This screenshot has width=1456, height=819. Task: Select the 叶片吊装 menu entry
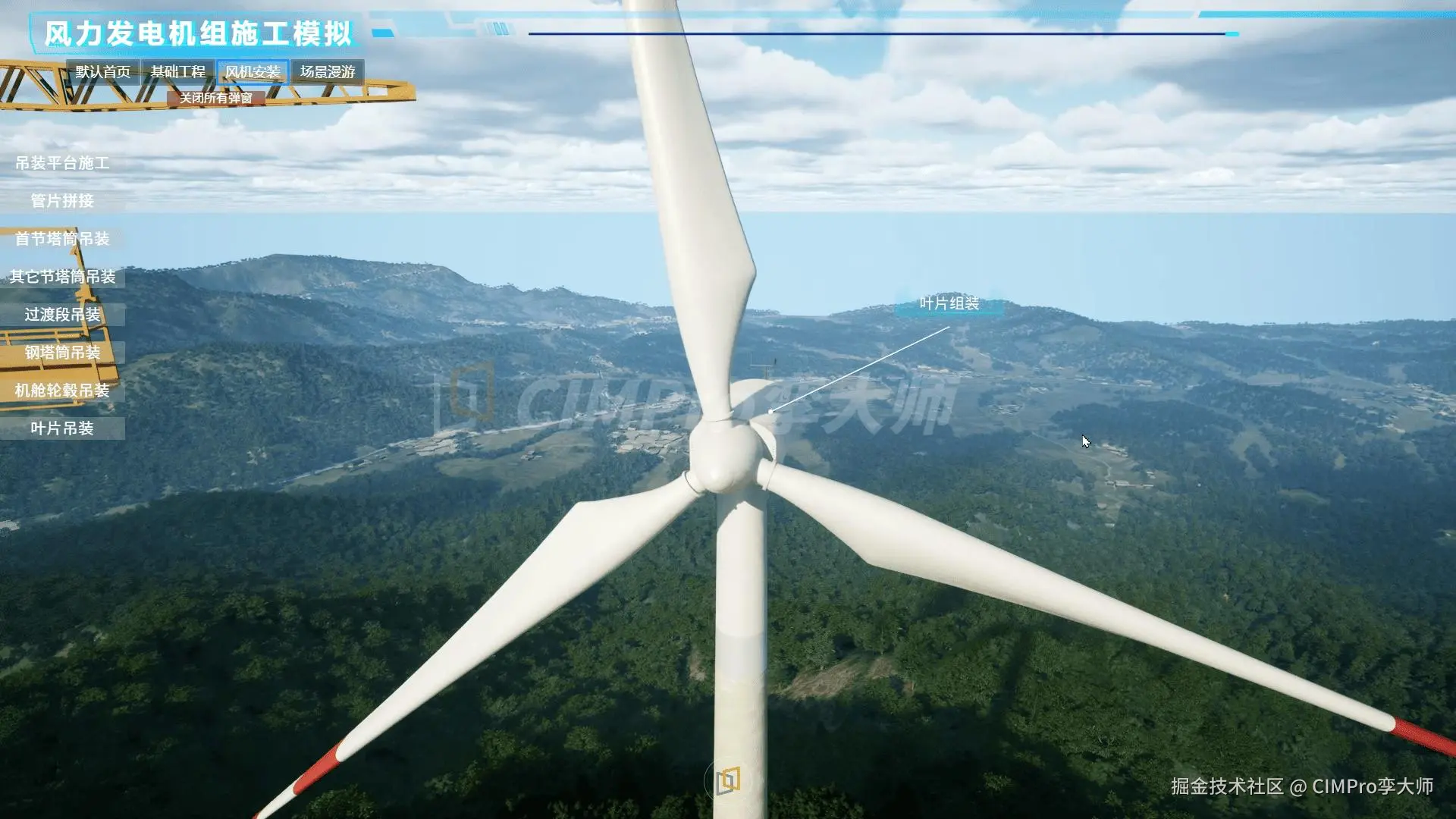pos(62,428)
